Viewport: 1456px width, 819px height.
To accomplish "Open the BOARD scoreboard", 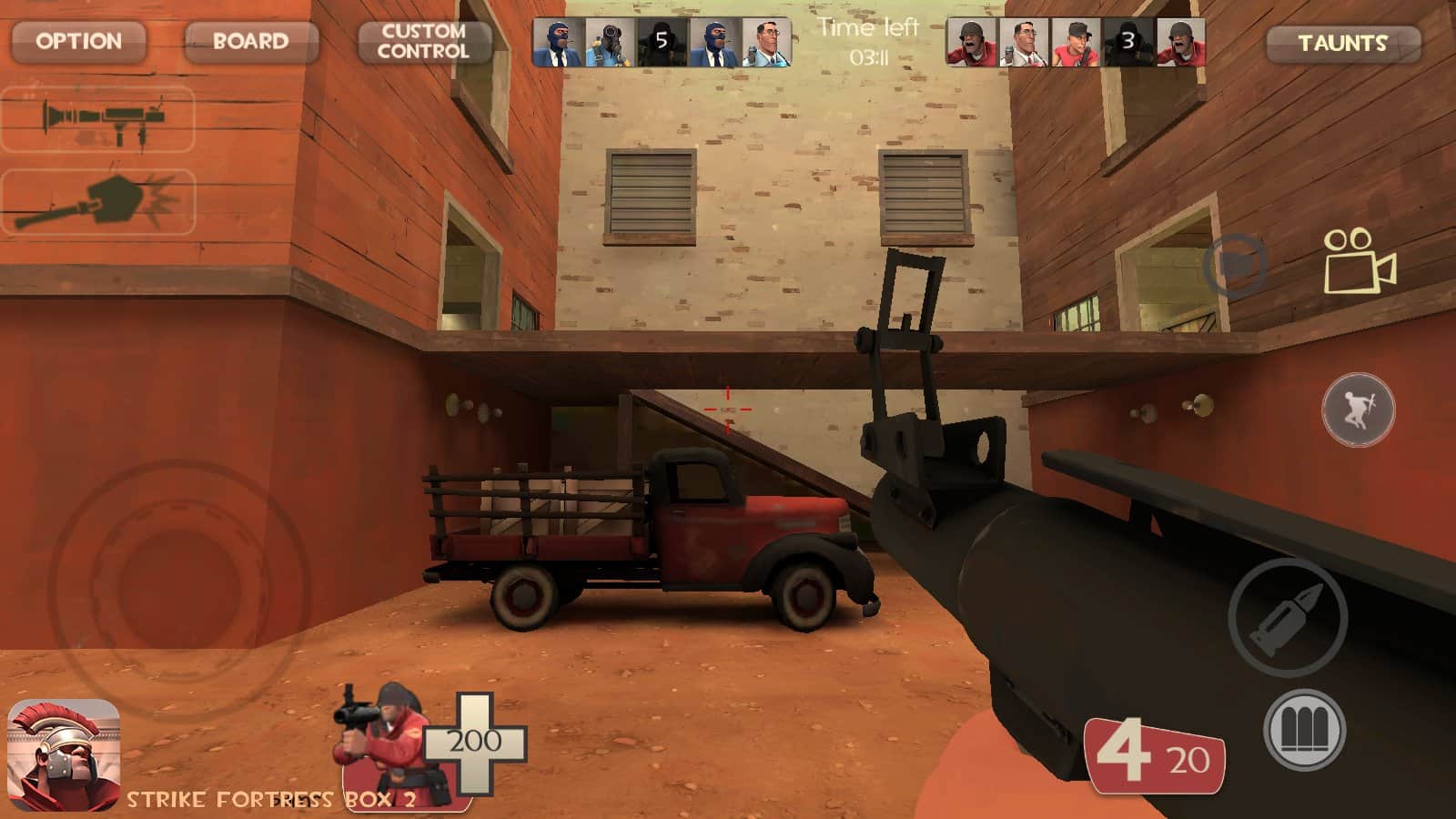I will [x=248, y=40].
